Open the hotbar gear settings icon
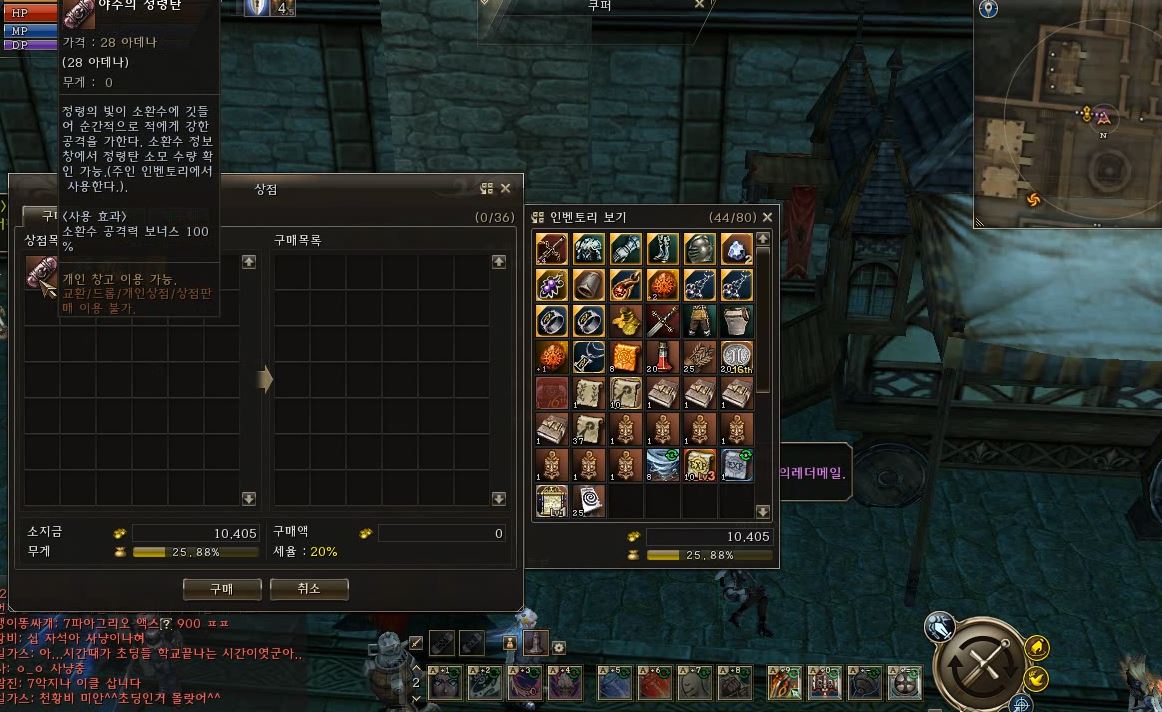 559,647
